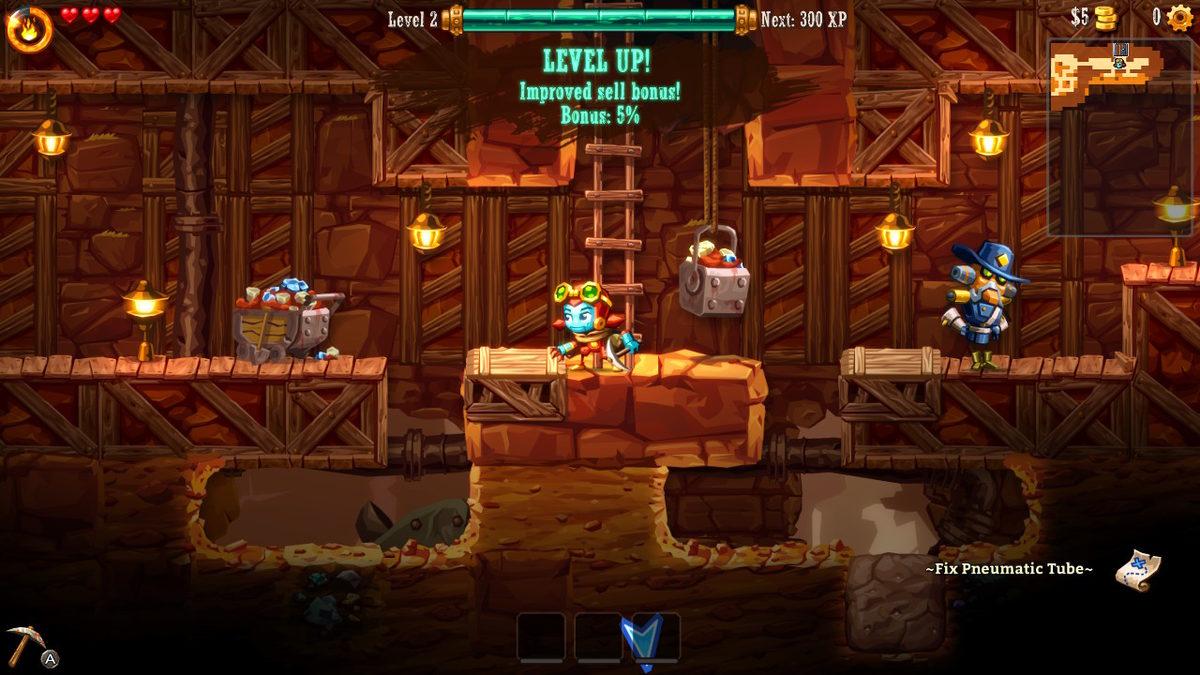Select the pickaxe tool icon

coord(23,643)
